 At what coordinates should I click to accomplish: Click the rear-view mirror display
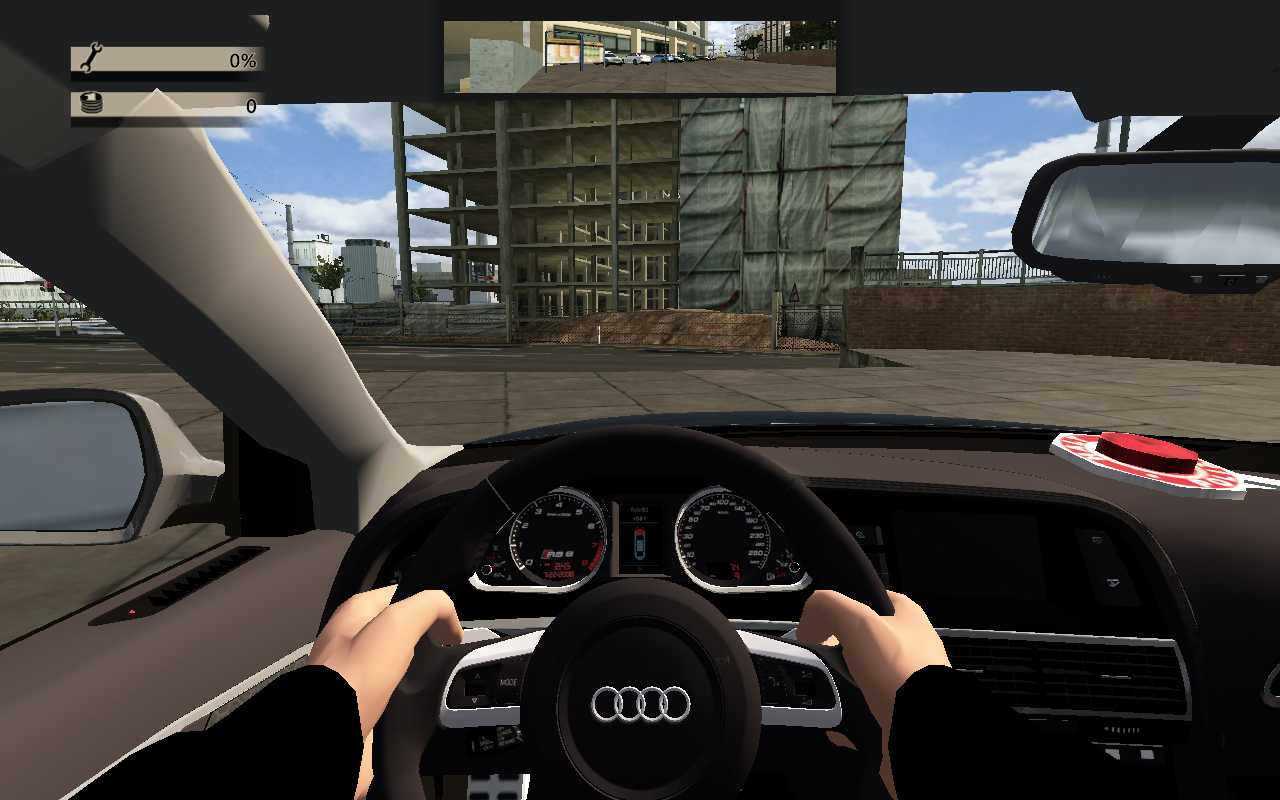coord(639,57)
